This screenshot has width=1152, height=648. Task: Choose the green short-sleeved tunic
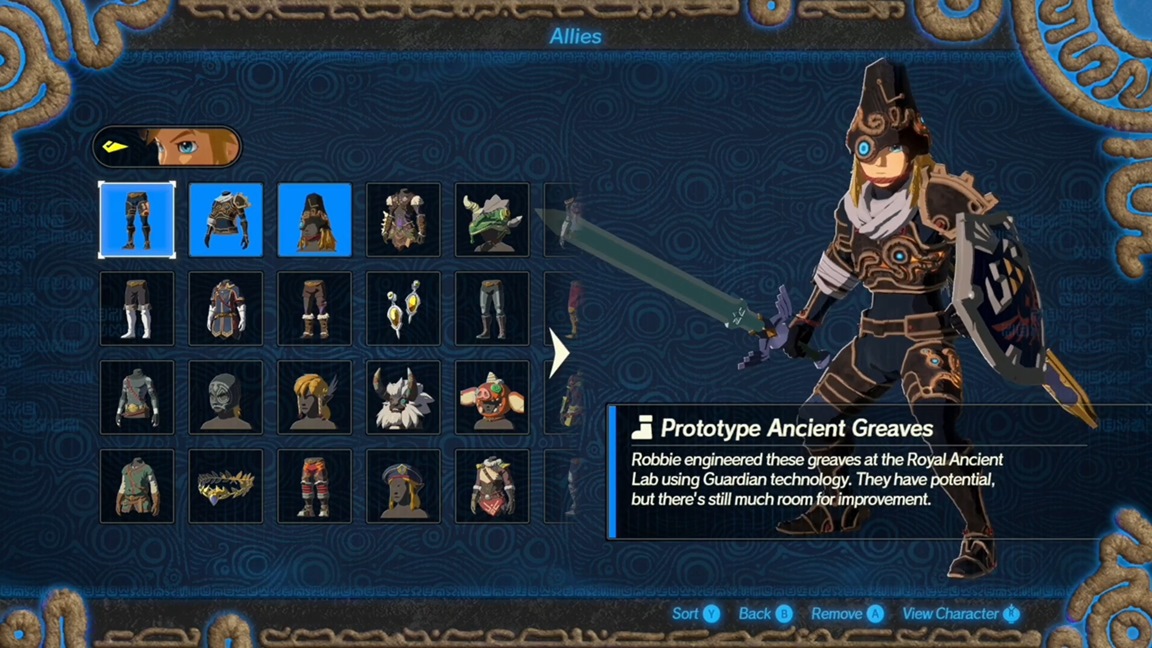click(137, 486)
